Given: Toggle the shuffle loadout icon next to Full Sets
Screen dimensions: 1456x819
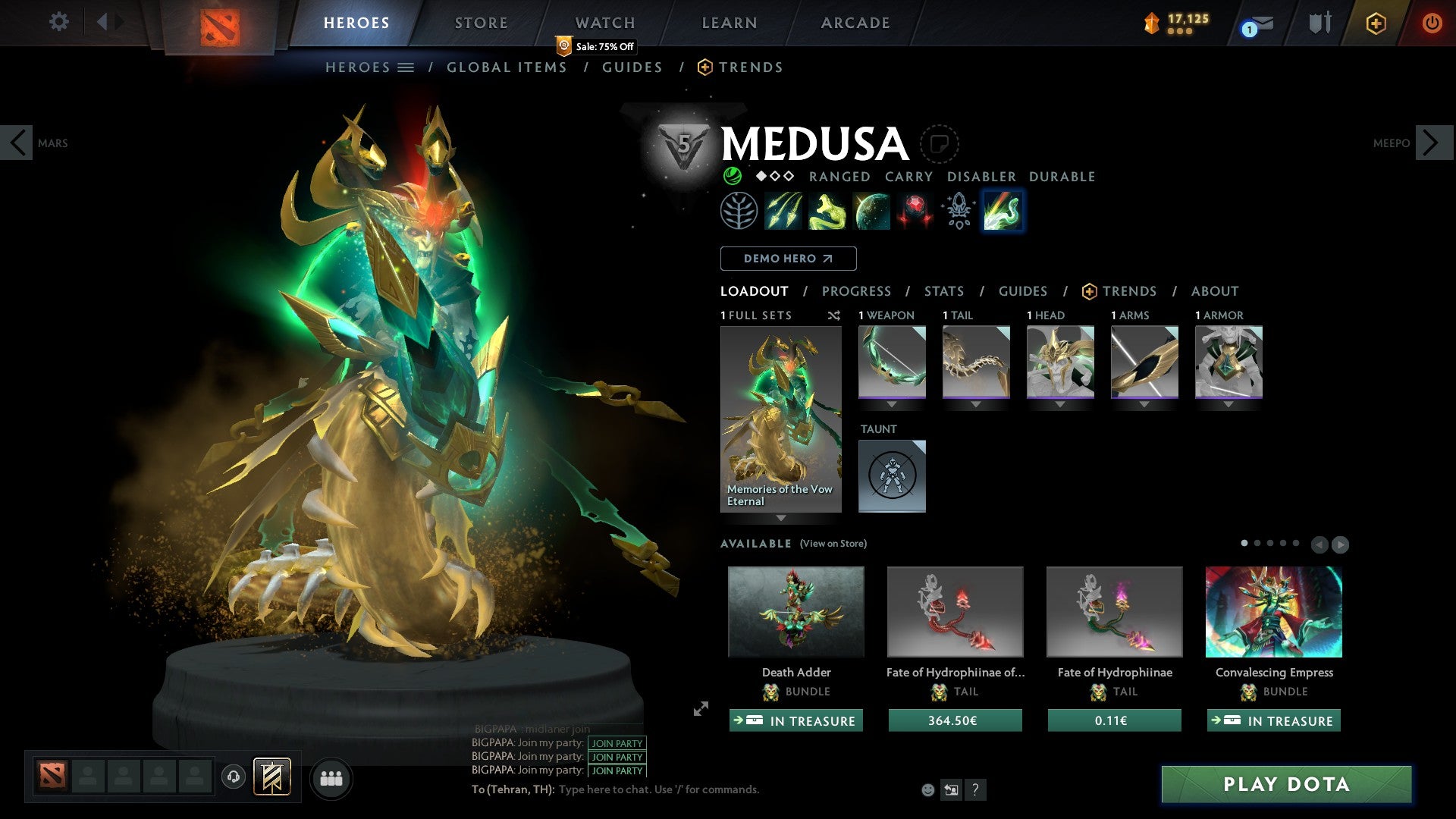Looking at the screenshot, I should pos(834,316).
